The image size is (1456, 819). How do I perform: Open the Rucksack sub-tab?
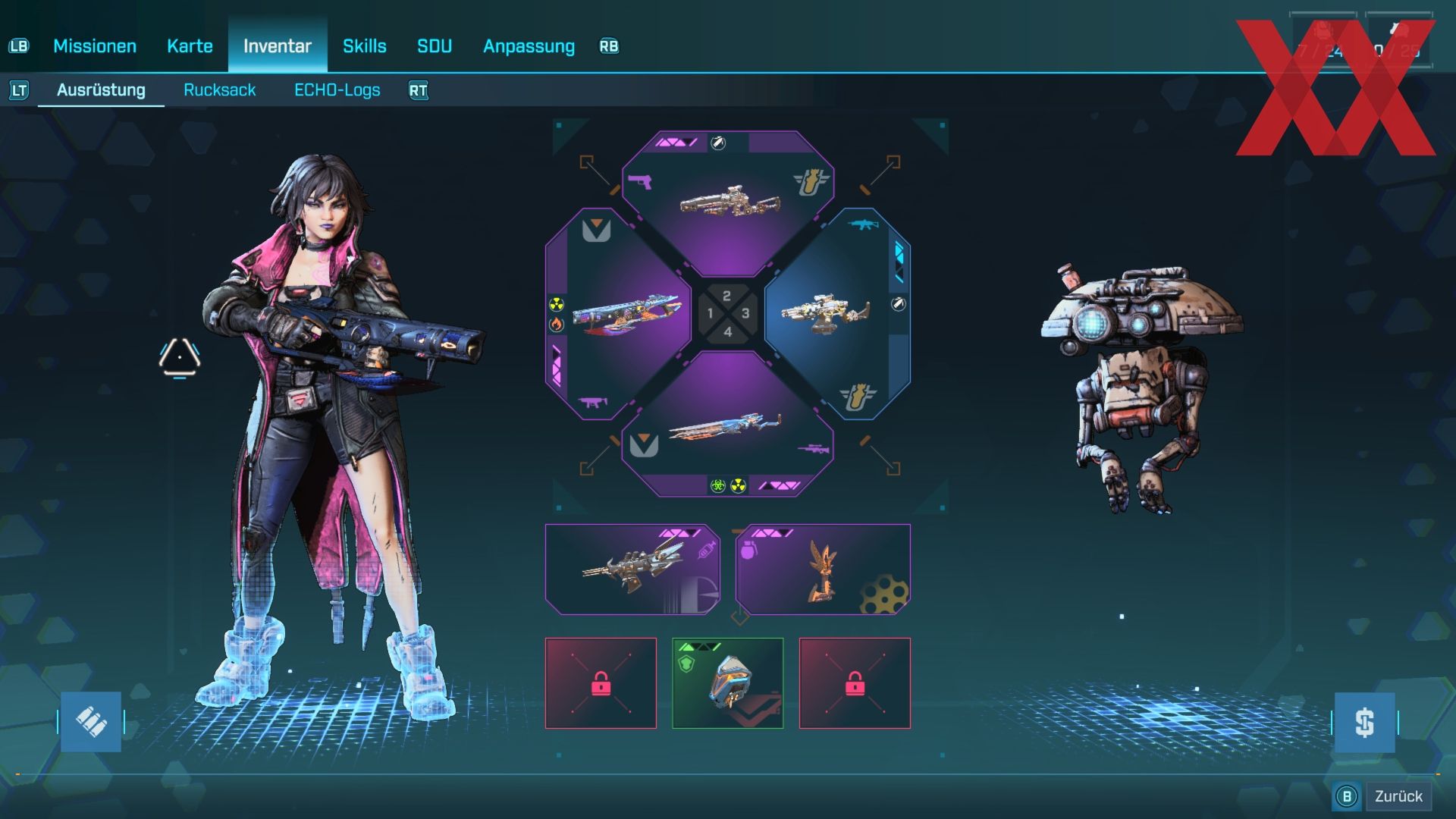click(220, 90)
